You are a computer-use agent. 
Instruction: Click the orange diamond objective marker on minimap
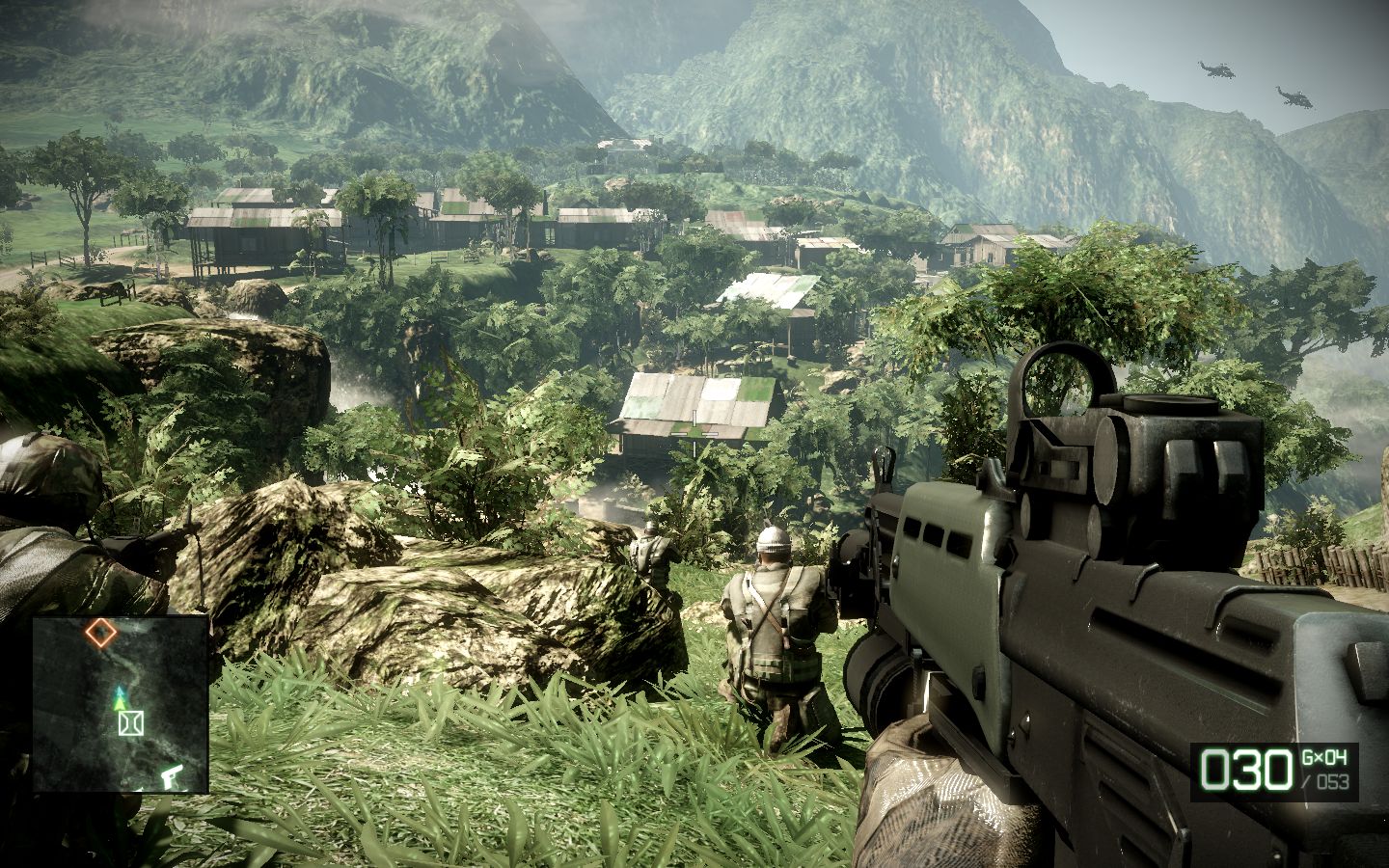pyautogui.click(x=99, y=633)
